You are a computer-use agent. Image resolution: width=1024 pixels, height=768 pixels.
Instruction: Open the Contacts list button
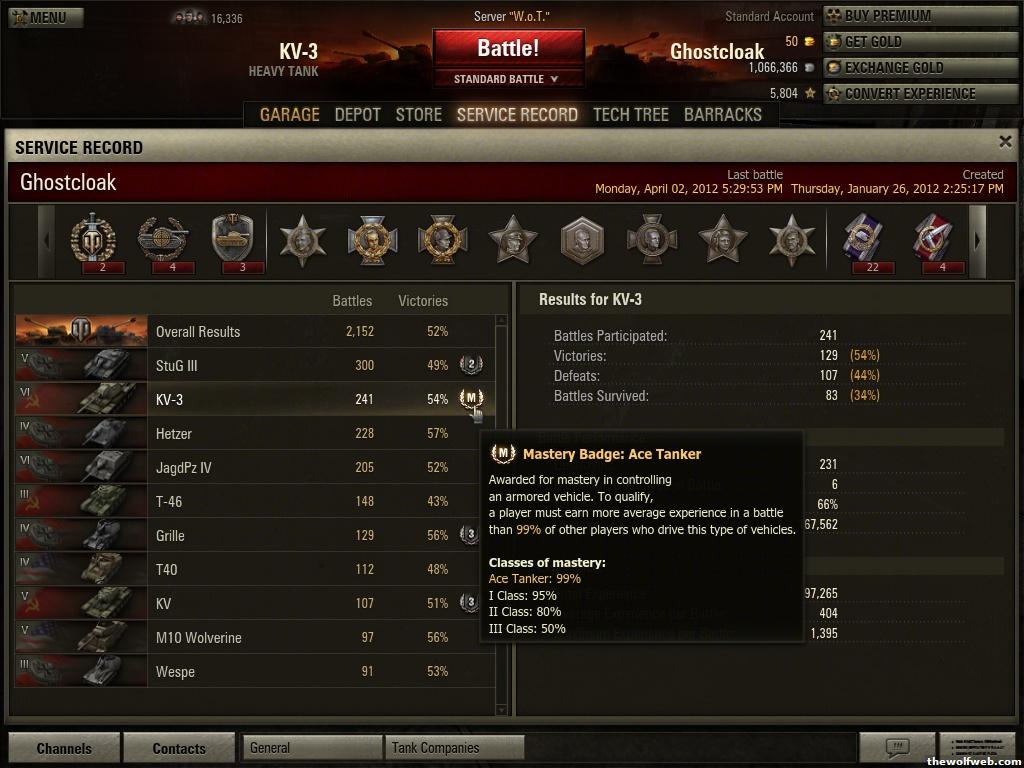179,748
